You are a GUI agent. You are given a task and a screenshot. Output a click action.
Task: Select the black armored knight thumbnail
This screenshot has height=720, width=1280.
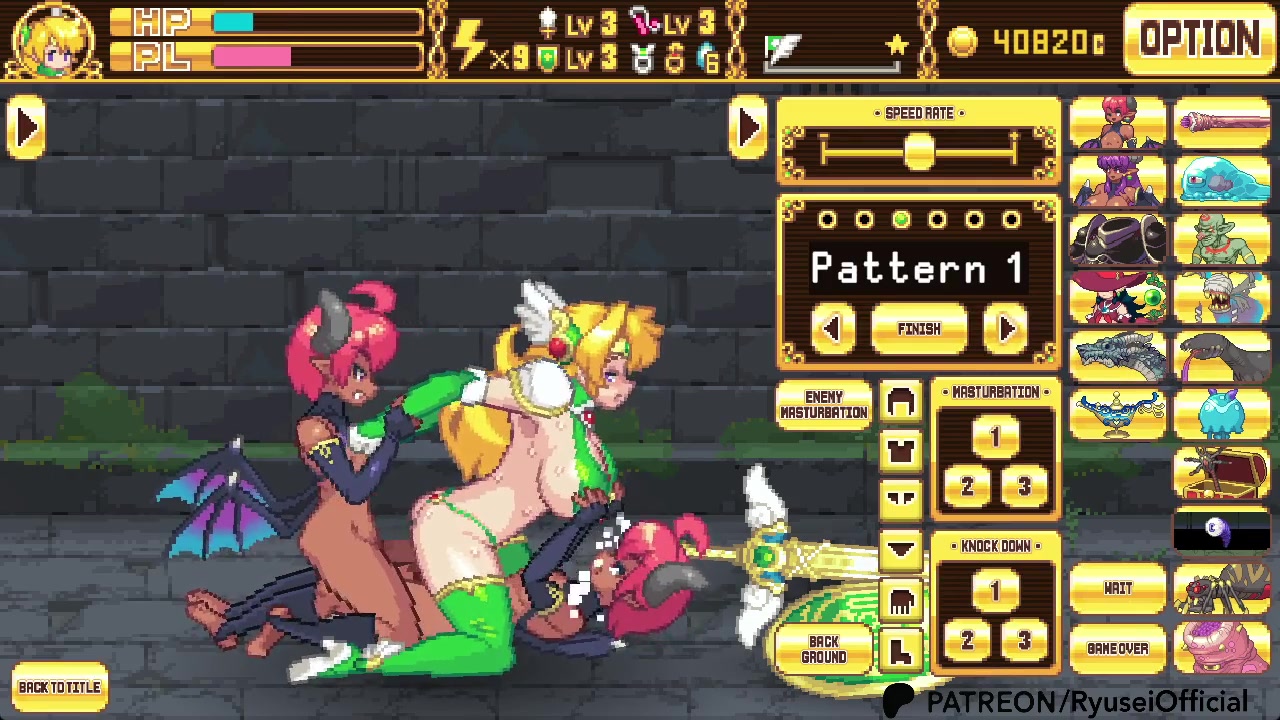point(1118,240)
